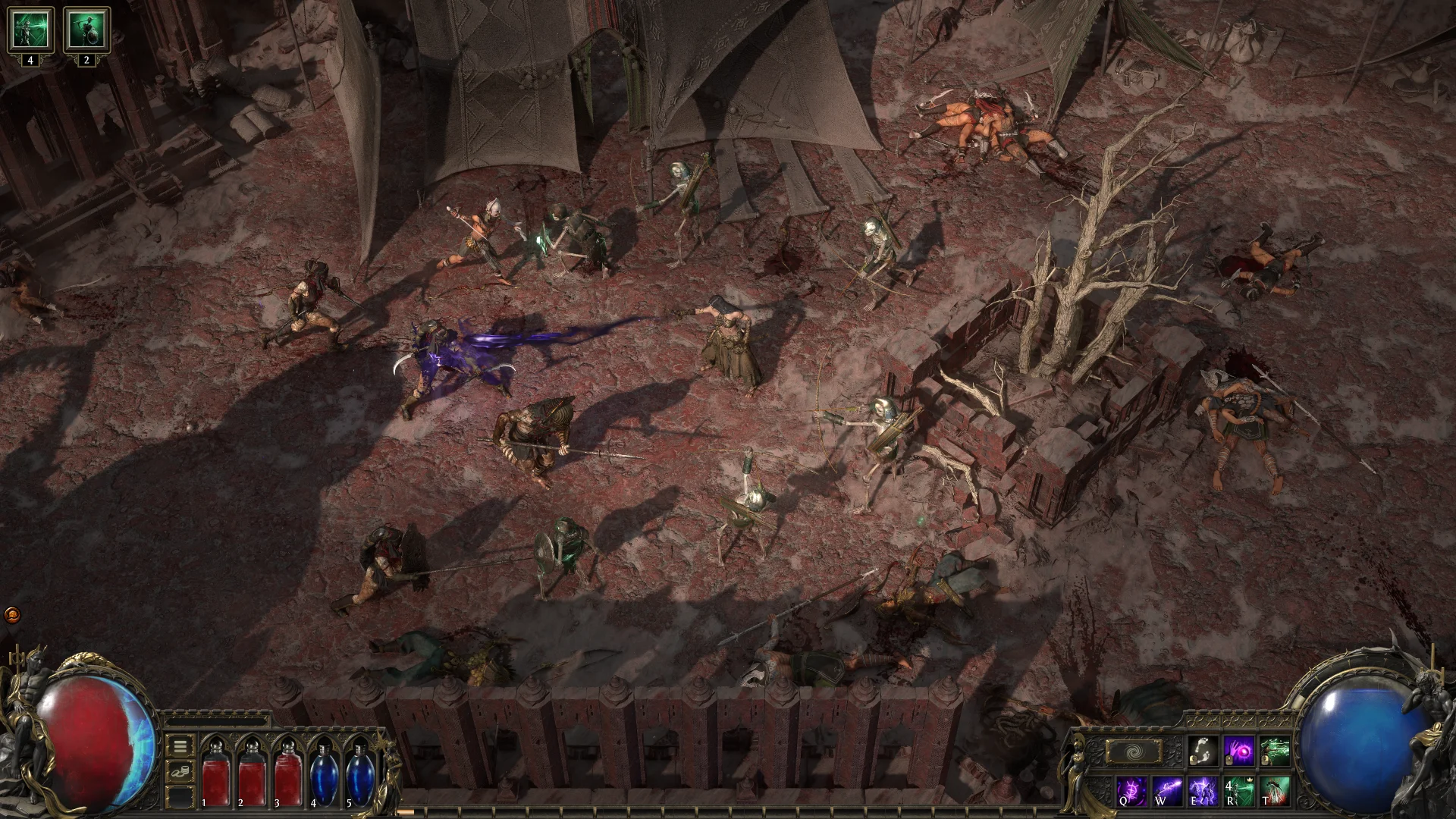The height and width of the screenshot is (819, 1456).
Task: Activate the purple beam skill on W
Action: coord(1167,791)
